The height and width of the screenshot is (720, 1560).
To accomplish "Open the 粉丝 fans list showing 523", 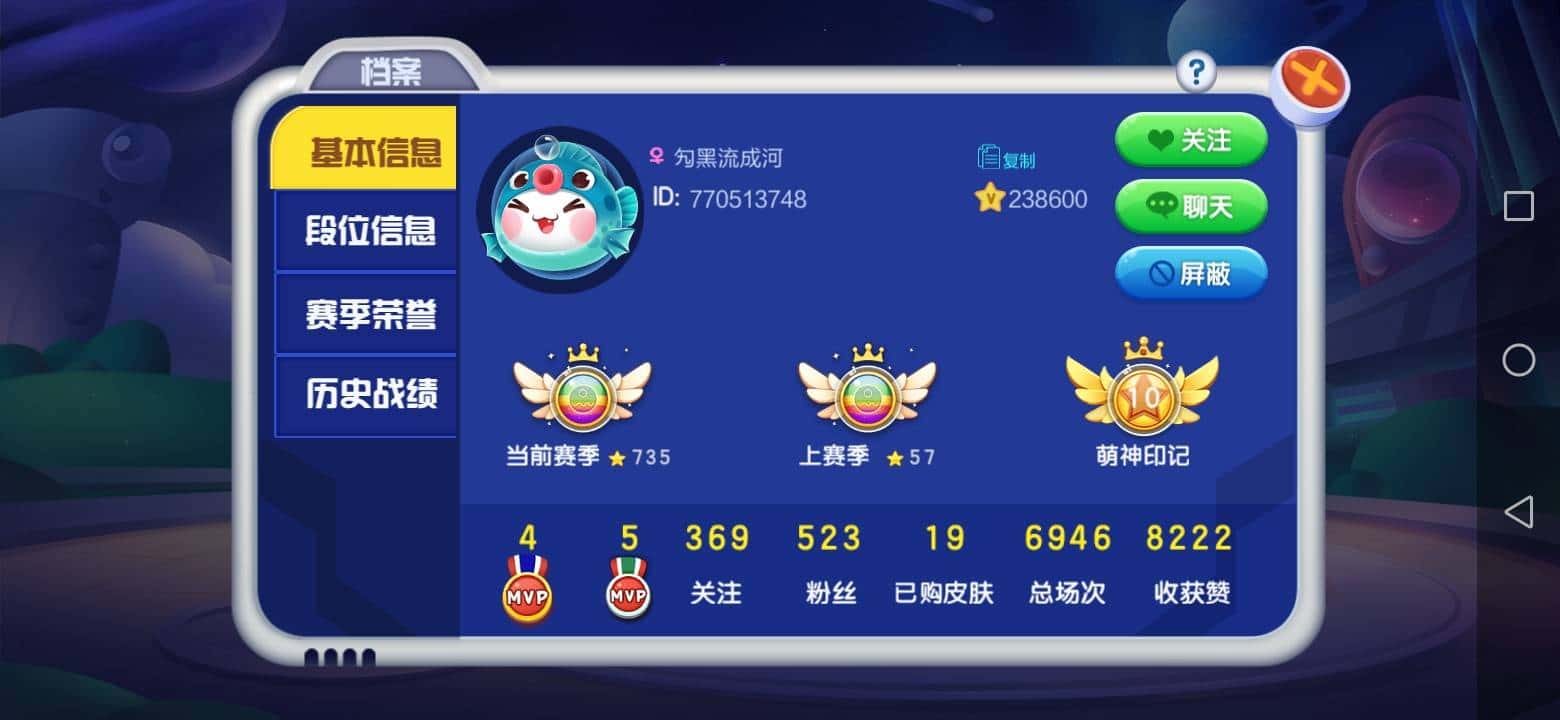I will [x=828, y=565].
